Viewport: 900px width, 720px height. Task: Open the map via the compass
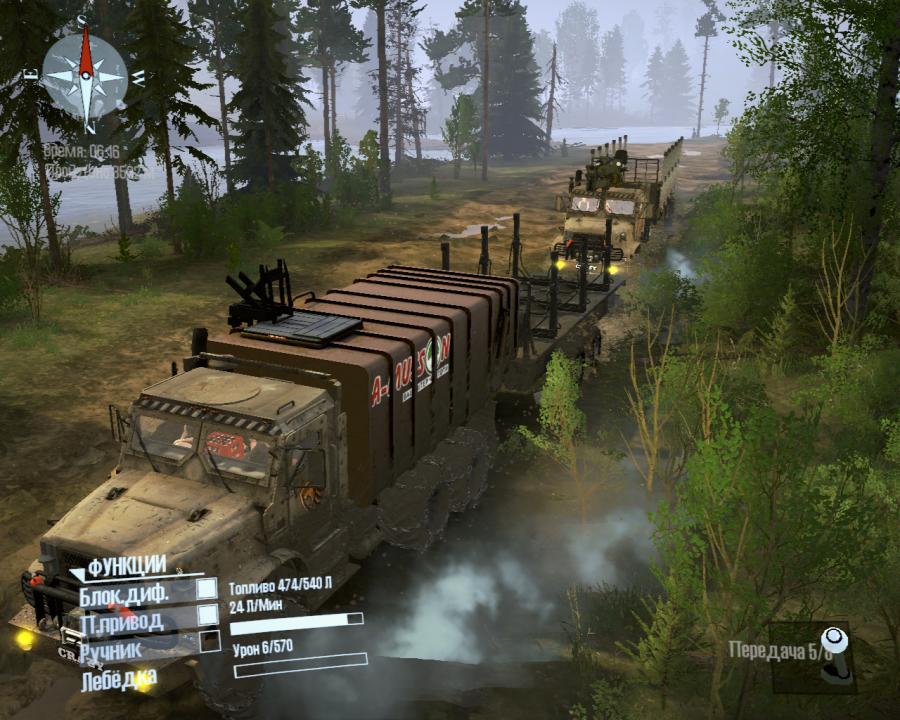click(x=86, y=76)
